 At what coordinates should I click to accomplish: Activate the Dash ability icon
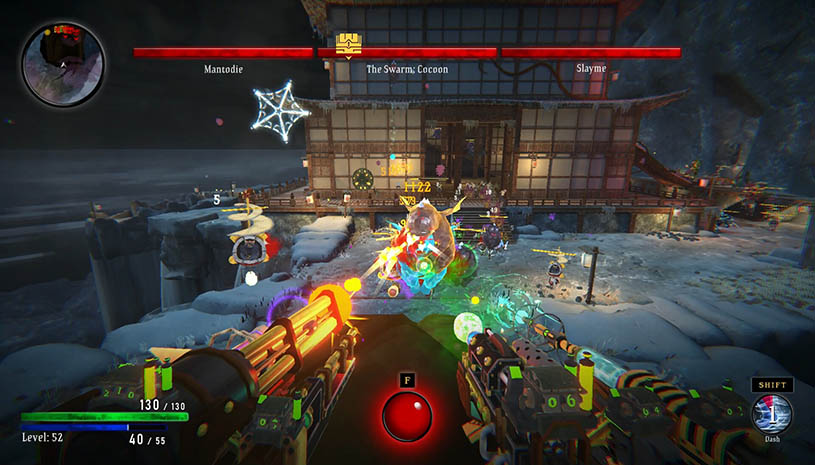pyautogui.click(x=772, y=413)
